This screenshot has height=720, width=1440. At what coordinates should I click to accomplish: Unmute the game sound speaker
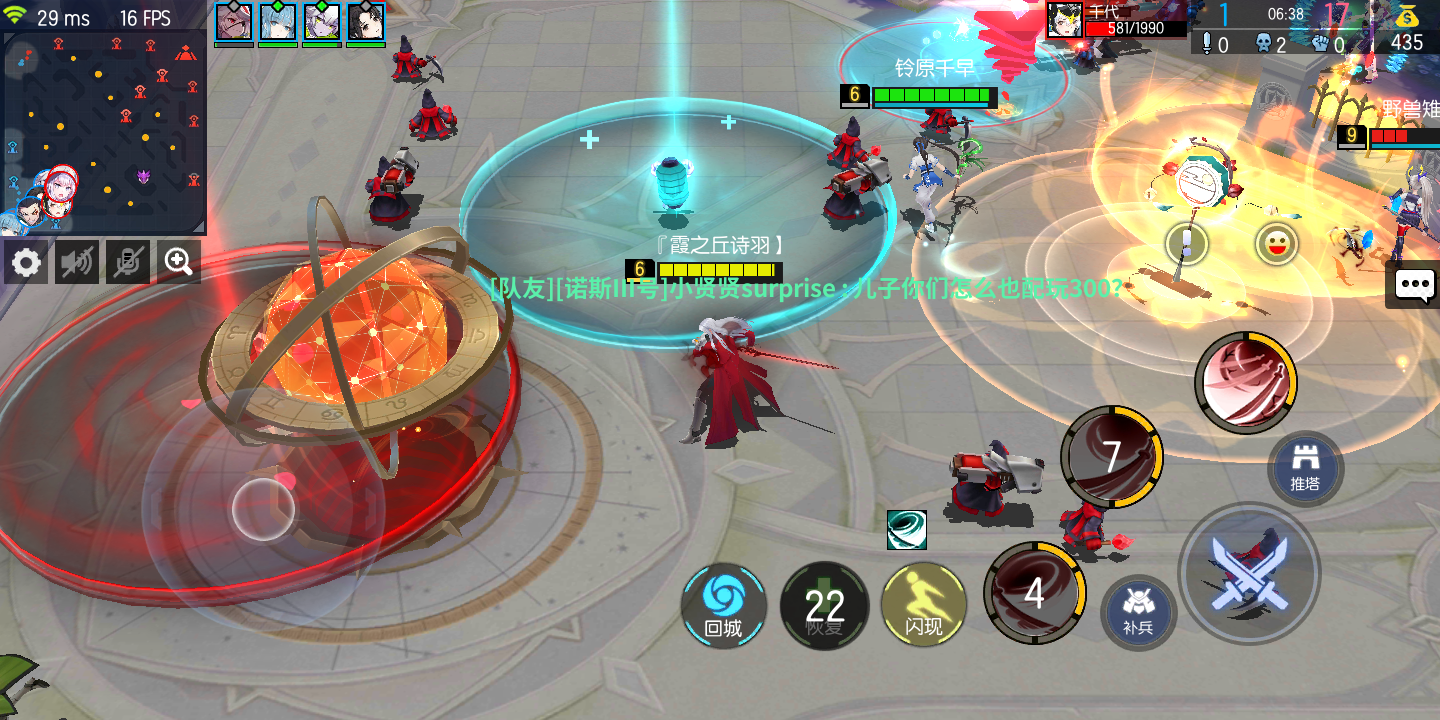(x=76, y=261)
